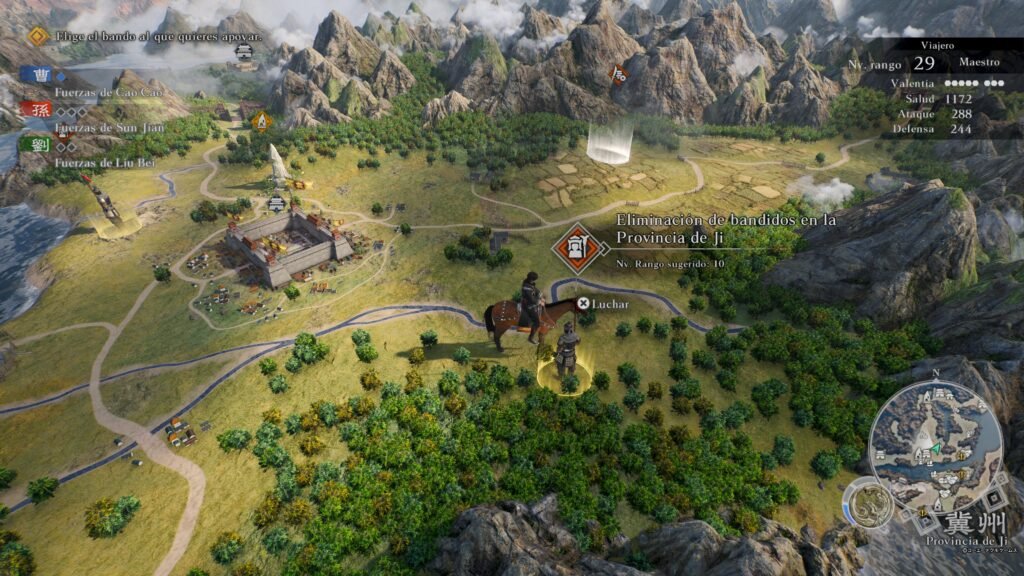This screenshot has height=576, width=1024.
Task: Select the orange battle marker in the mountains
Action: (619, 73)
